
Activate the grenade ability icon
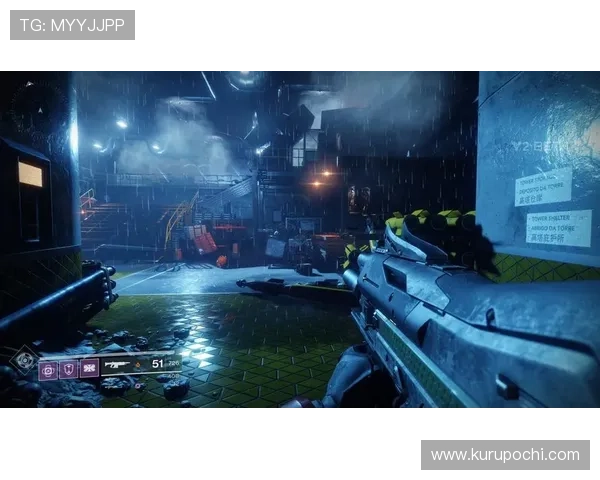[x=48, y=369]
